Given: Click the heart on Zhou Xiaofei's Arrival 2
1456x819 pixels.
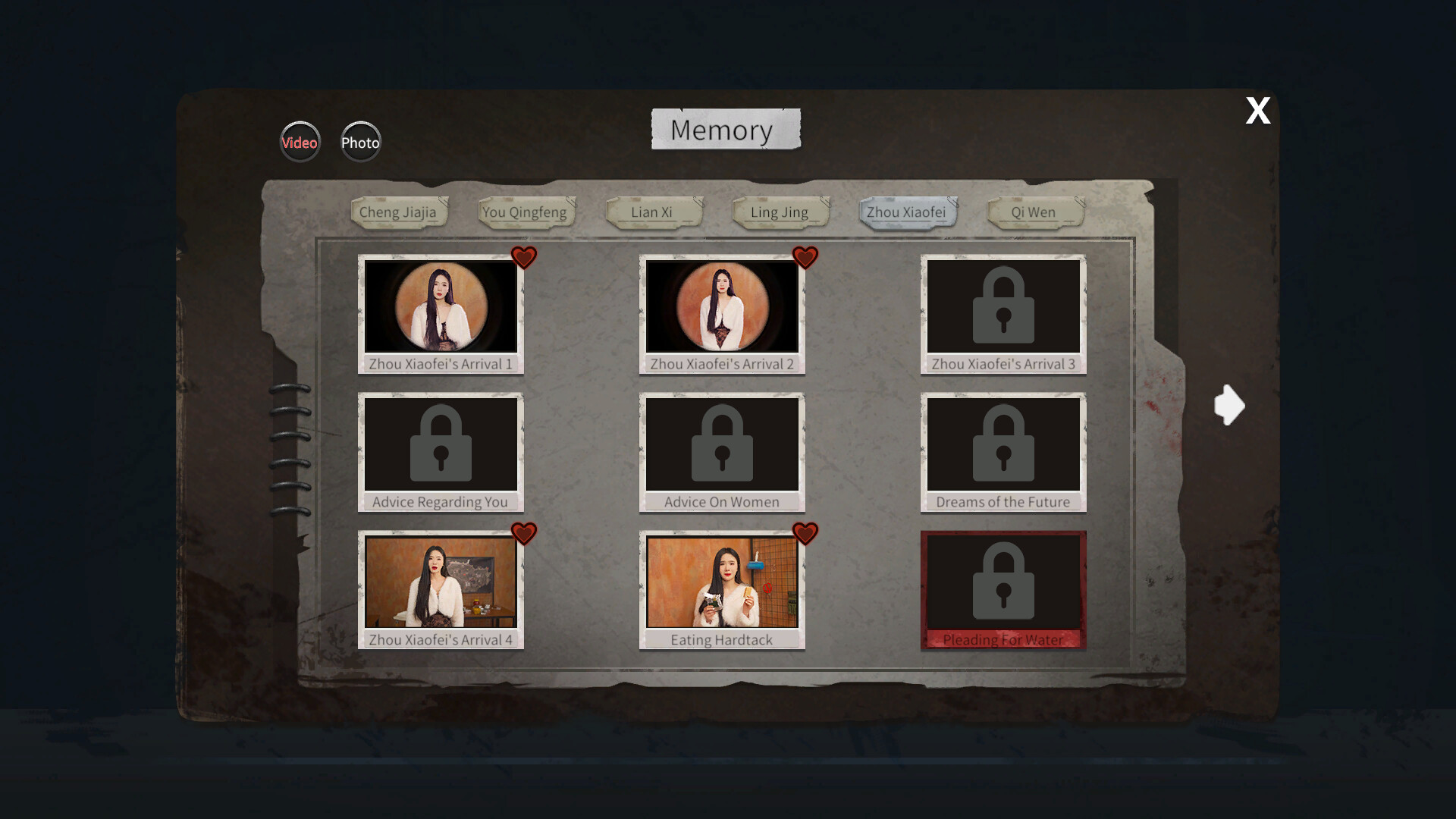Looking at the screenshot, I should click(805, 258).
